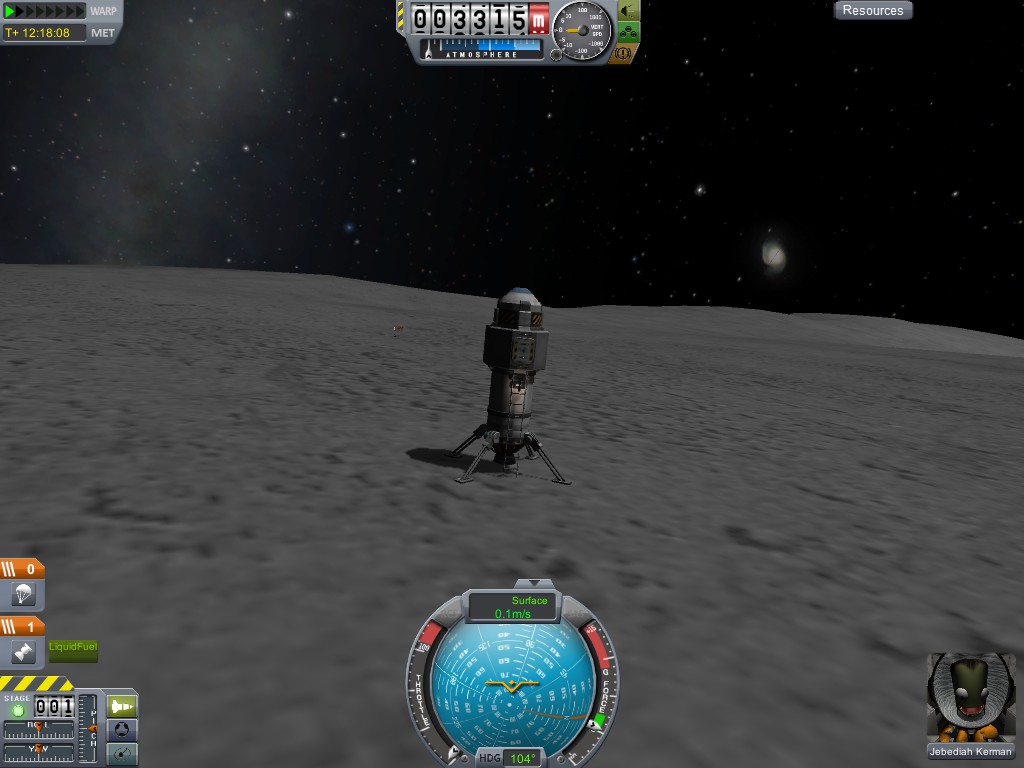Switch to staging mode with the rocket button
The image size is (1024, 768).
(x=121, y=705)
